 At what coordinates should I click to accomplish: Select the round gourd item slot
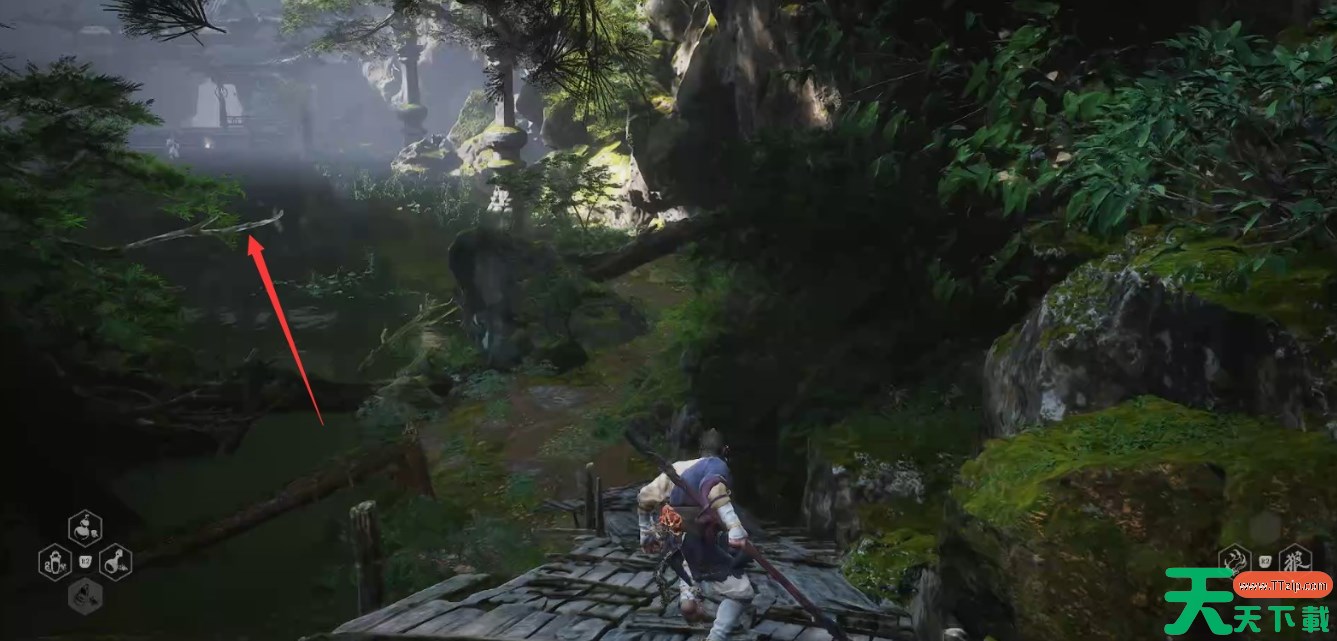pyautogui.click(x=85, y=526)
